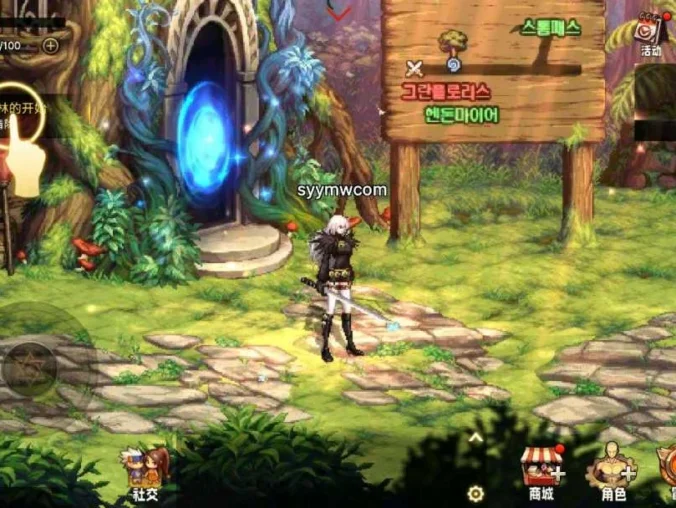Open the 社交 social menu
Image resolution: width=676 pixels, height=508 pixels.
pos(144,468)
